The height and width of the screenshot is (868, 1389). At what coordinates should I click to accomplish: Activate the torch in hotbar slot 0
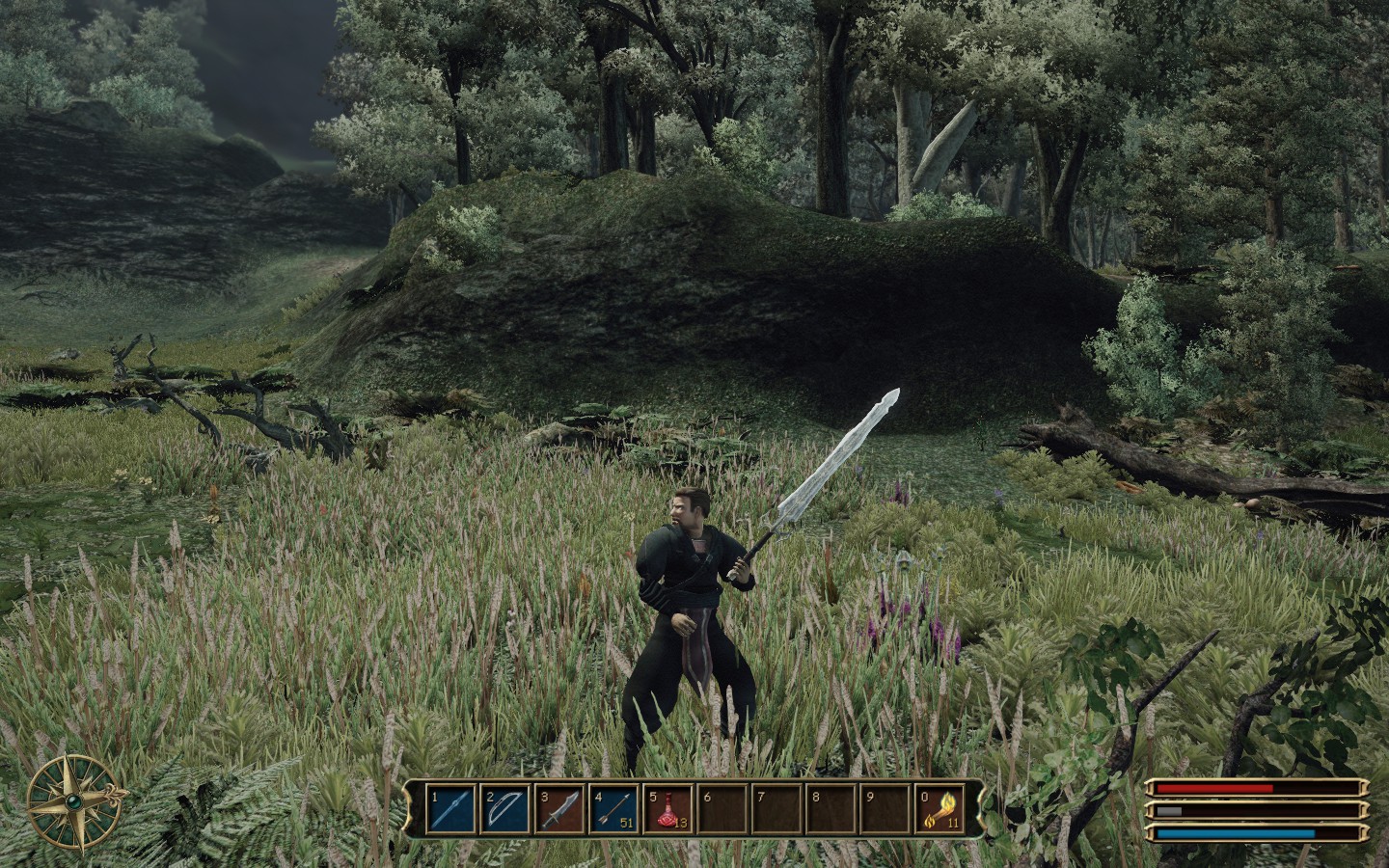point(939,810)
